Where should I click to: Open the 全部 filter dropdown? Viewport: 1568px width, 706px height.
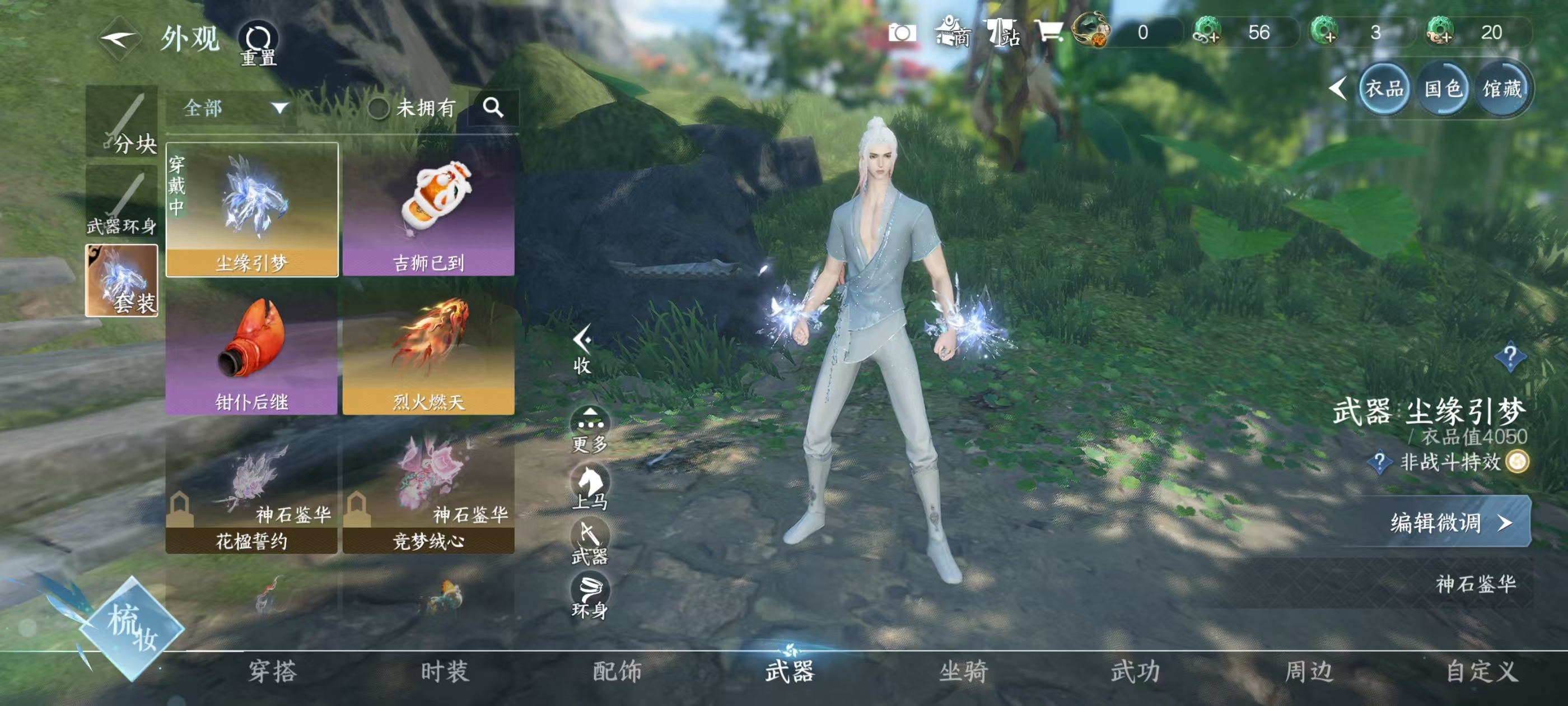[x=234, y=109]
